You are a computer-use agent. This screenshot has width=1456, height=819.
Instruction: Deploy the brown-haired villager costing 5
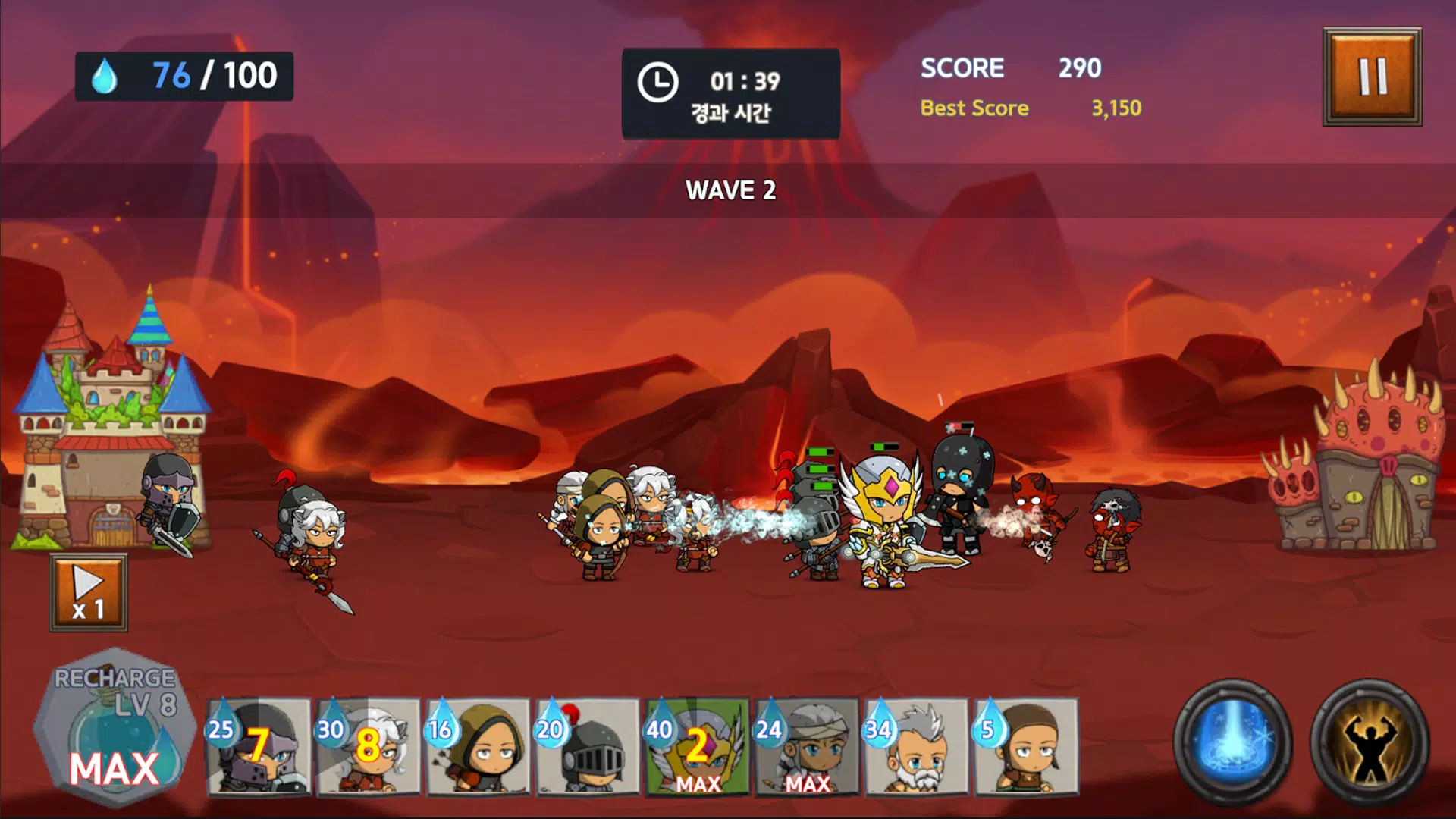[x=1025, y=747]
